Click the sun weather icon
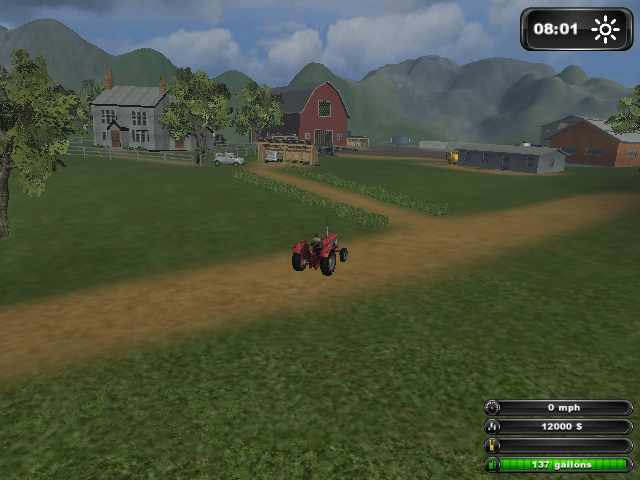The height and width of the screenshot is (480, 640). point(605,29)
